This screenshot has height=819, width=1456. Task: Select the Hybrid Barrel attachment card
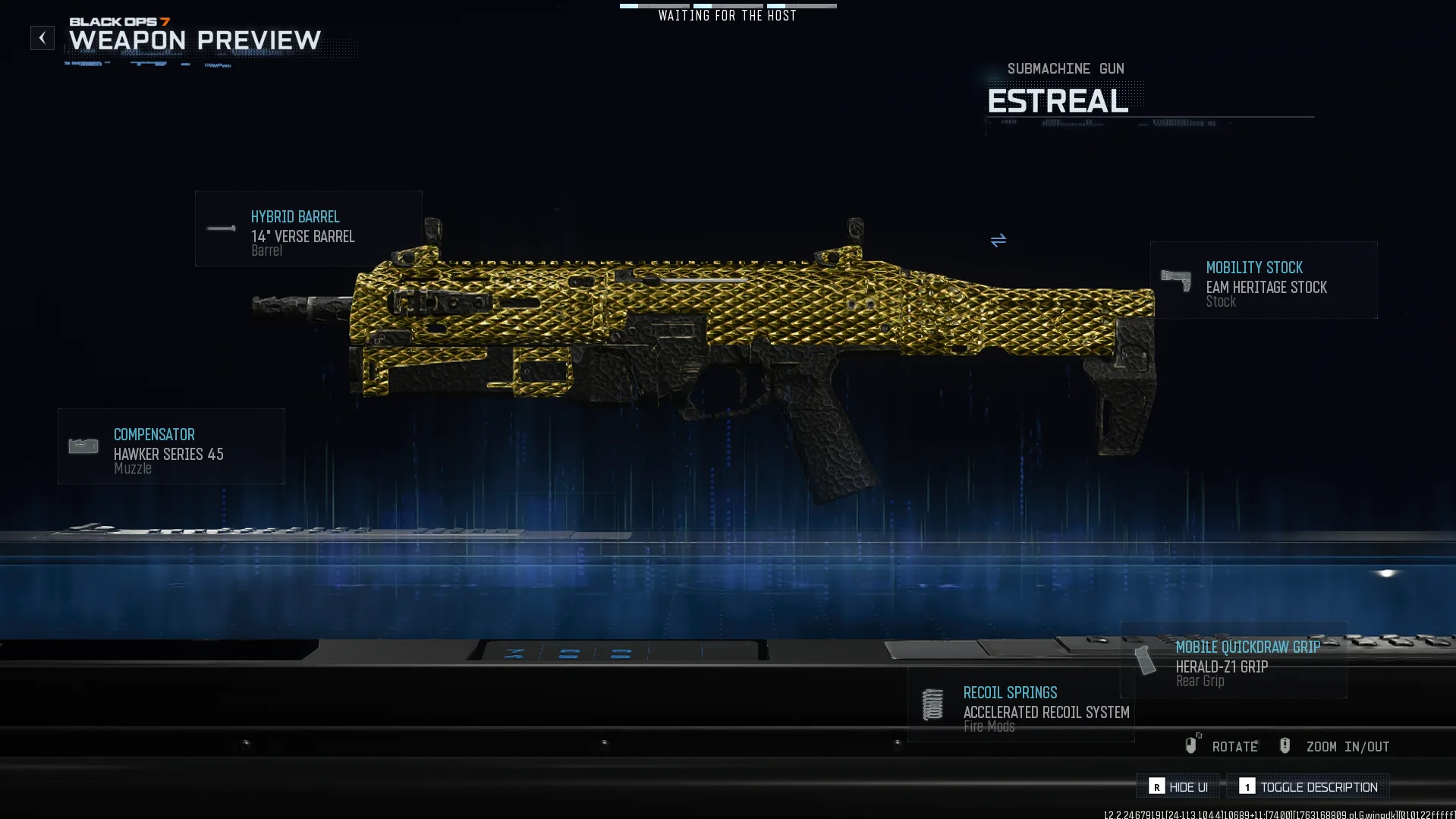pos(308,228)
